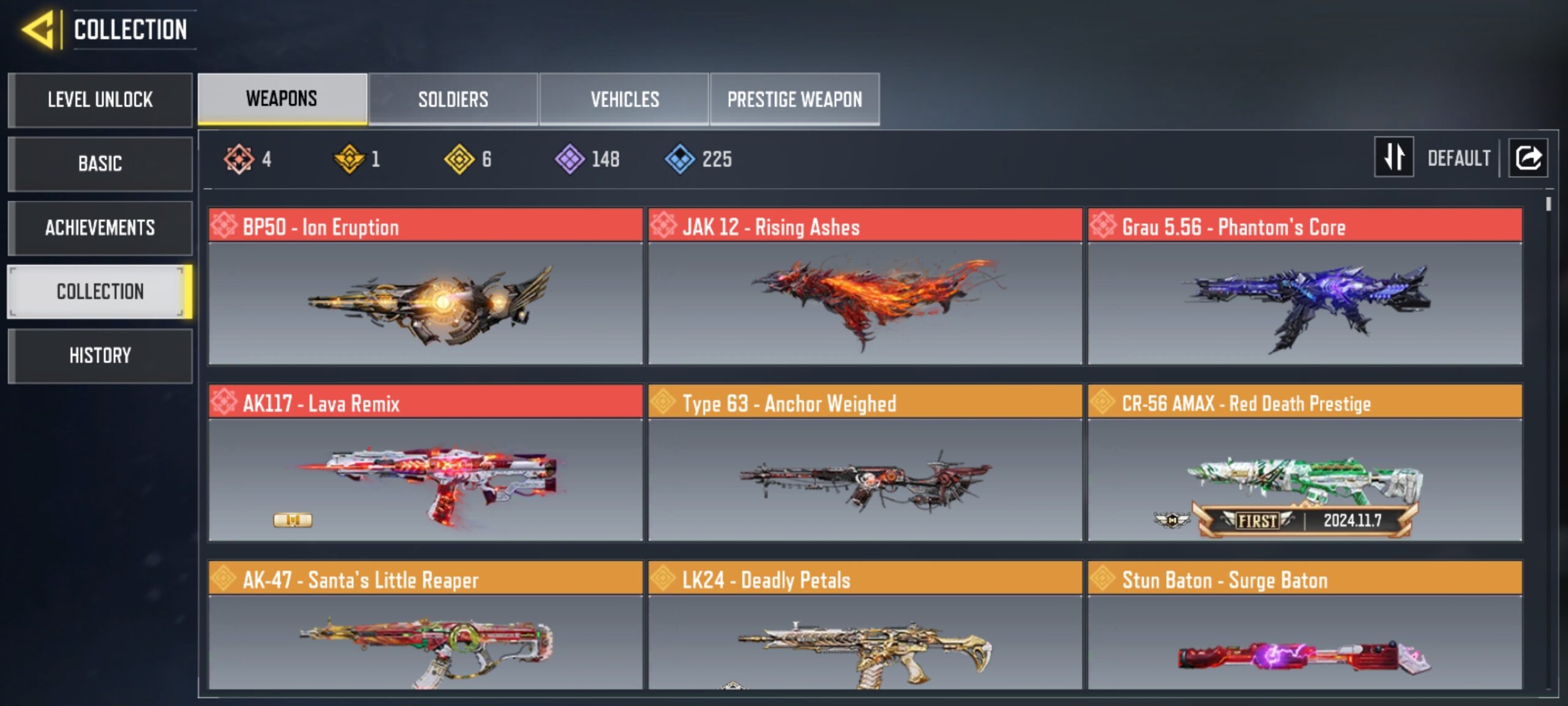
Task: Switch to the Soldiers tab
Action: pyautogui.click(x=453, y=98)
